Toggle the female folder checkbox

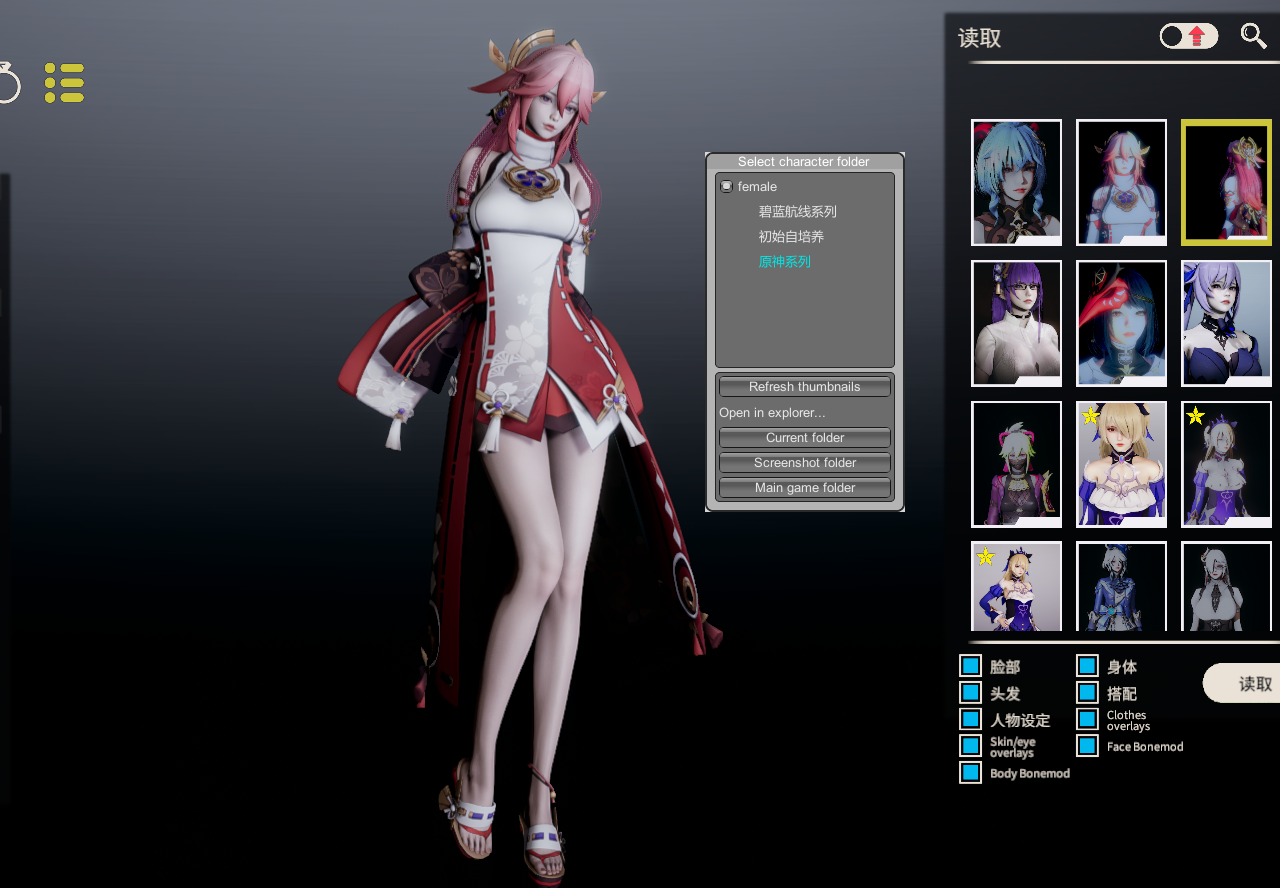pos(725,186)
